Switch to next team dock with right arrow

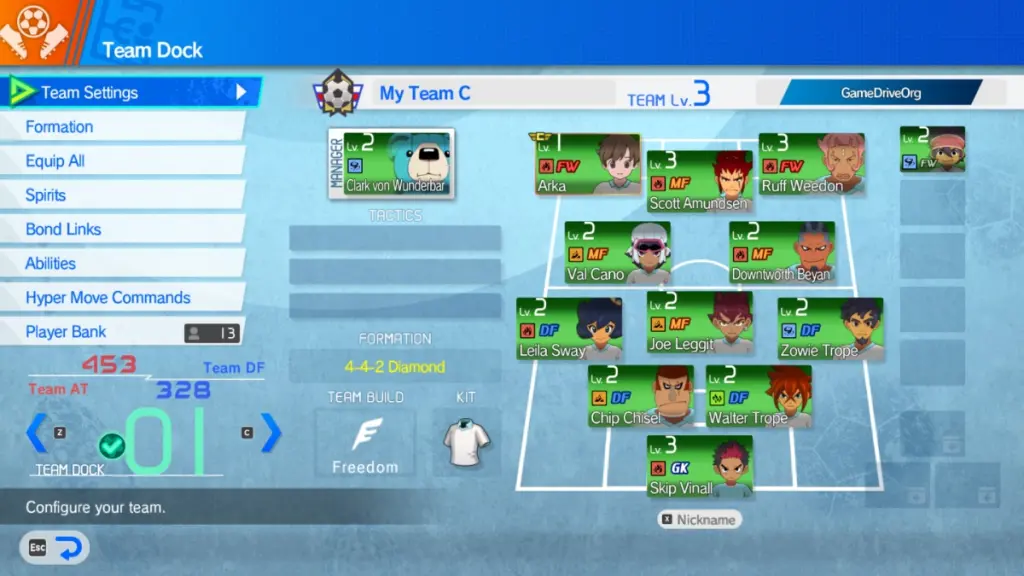point(271,432)
